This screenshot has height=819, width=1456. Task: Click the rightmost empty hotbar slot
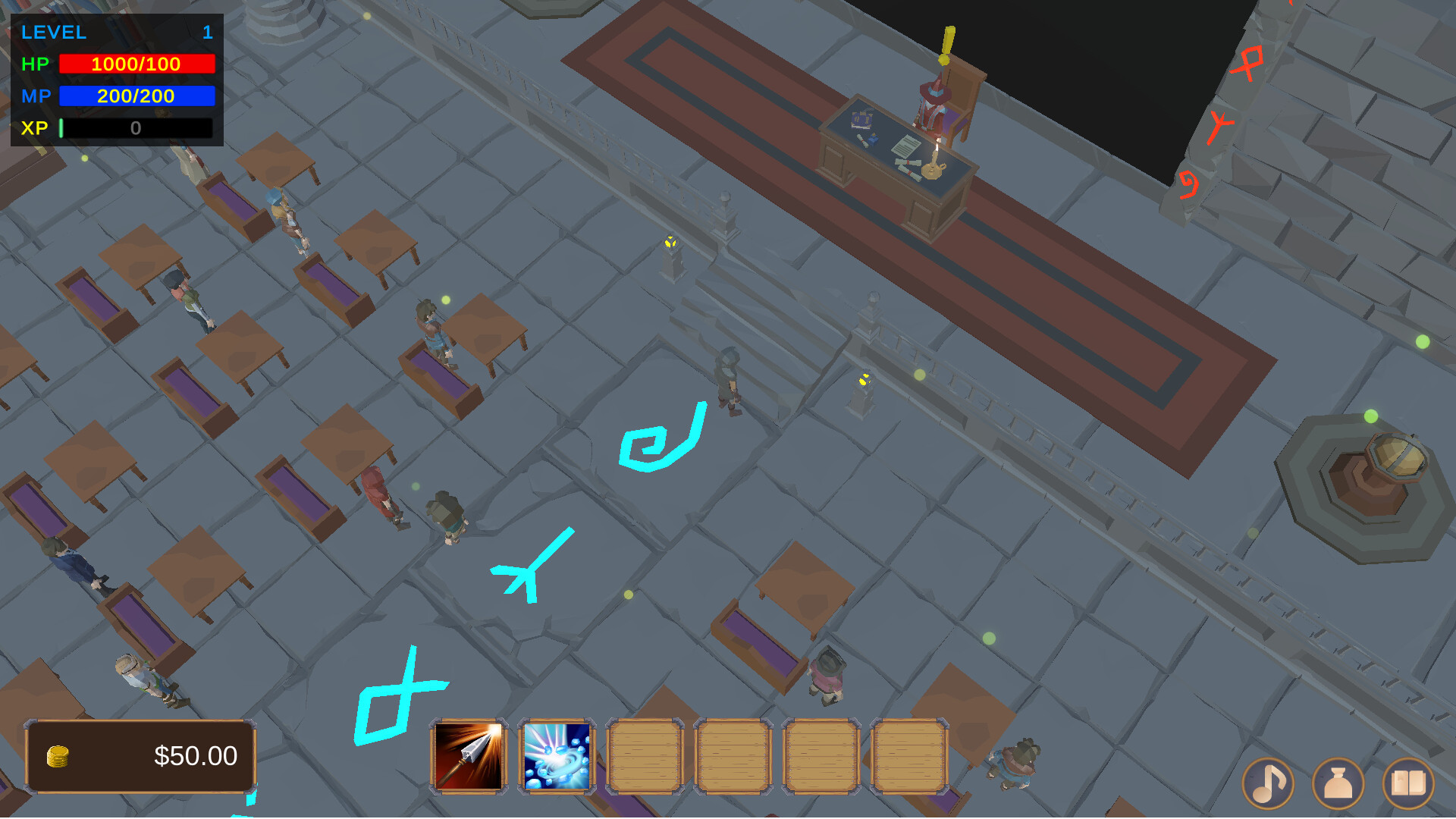[909, 756]
